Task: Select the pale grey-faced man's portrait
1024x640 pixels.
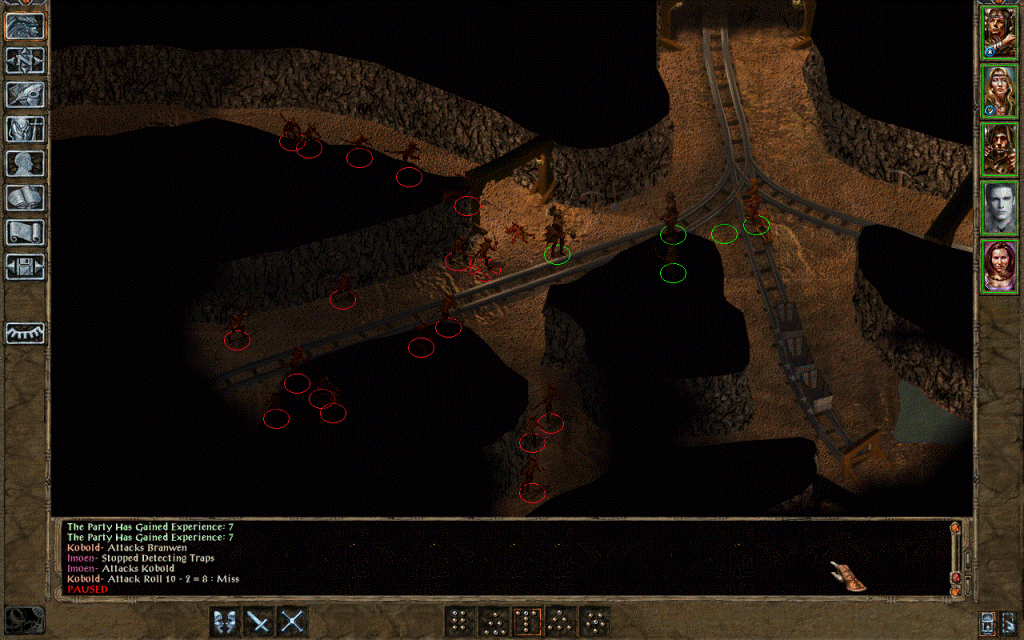Action: click(998, 208)
